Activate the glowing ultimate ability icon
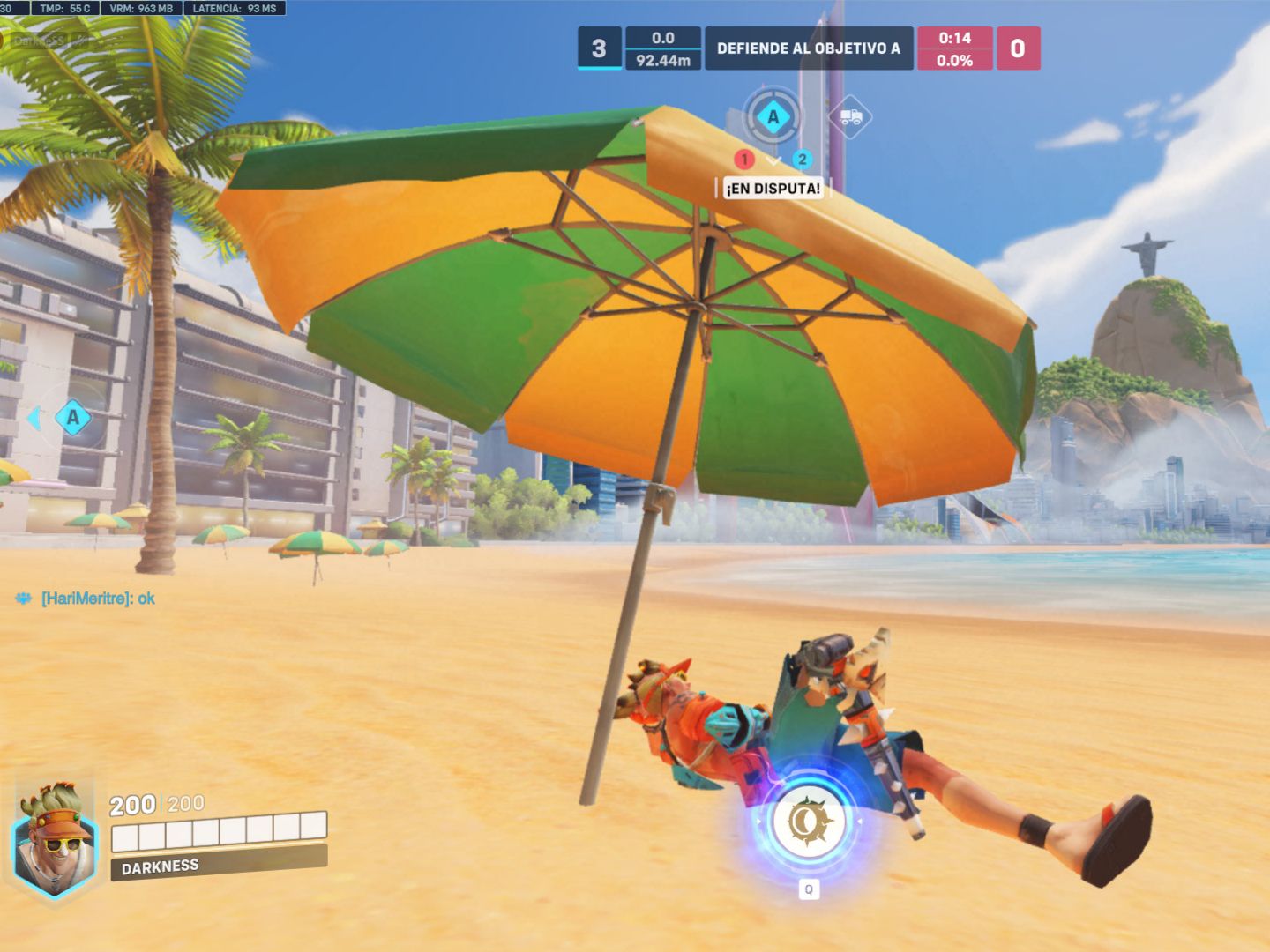 [x=808, y=822]
